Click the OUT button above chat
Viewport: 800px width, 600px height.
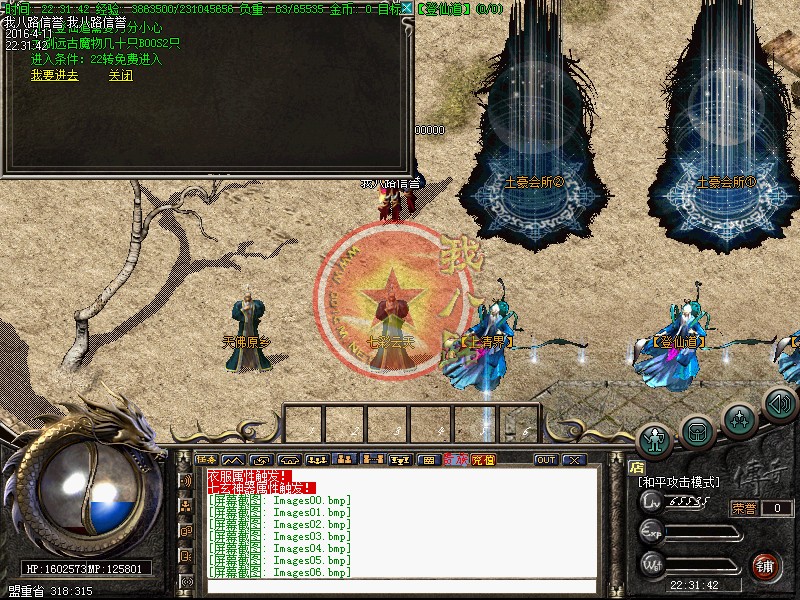coord(545,459)
